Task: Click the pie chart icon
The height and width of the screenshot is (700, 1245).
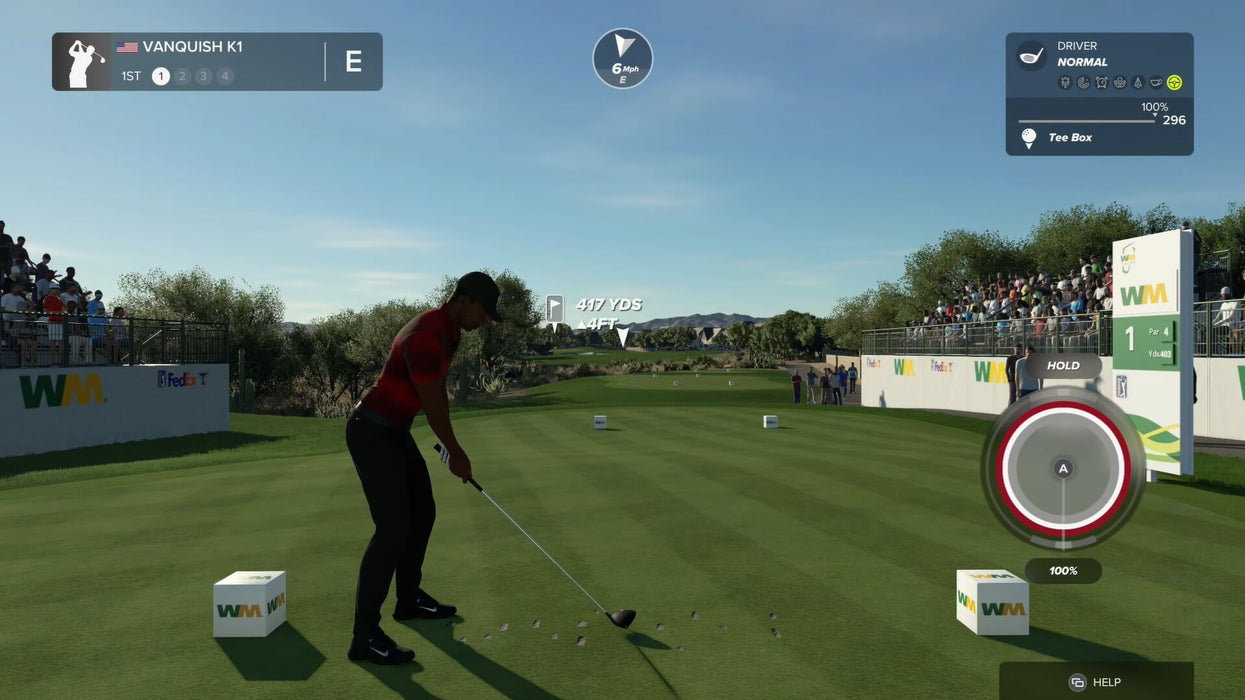Action: point(1083,83)
